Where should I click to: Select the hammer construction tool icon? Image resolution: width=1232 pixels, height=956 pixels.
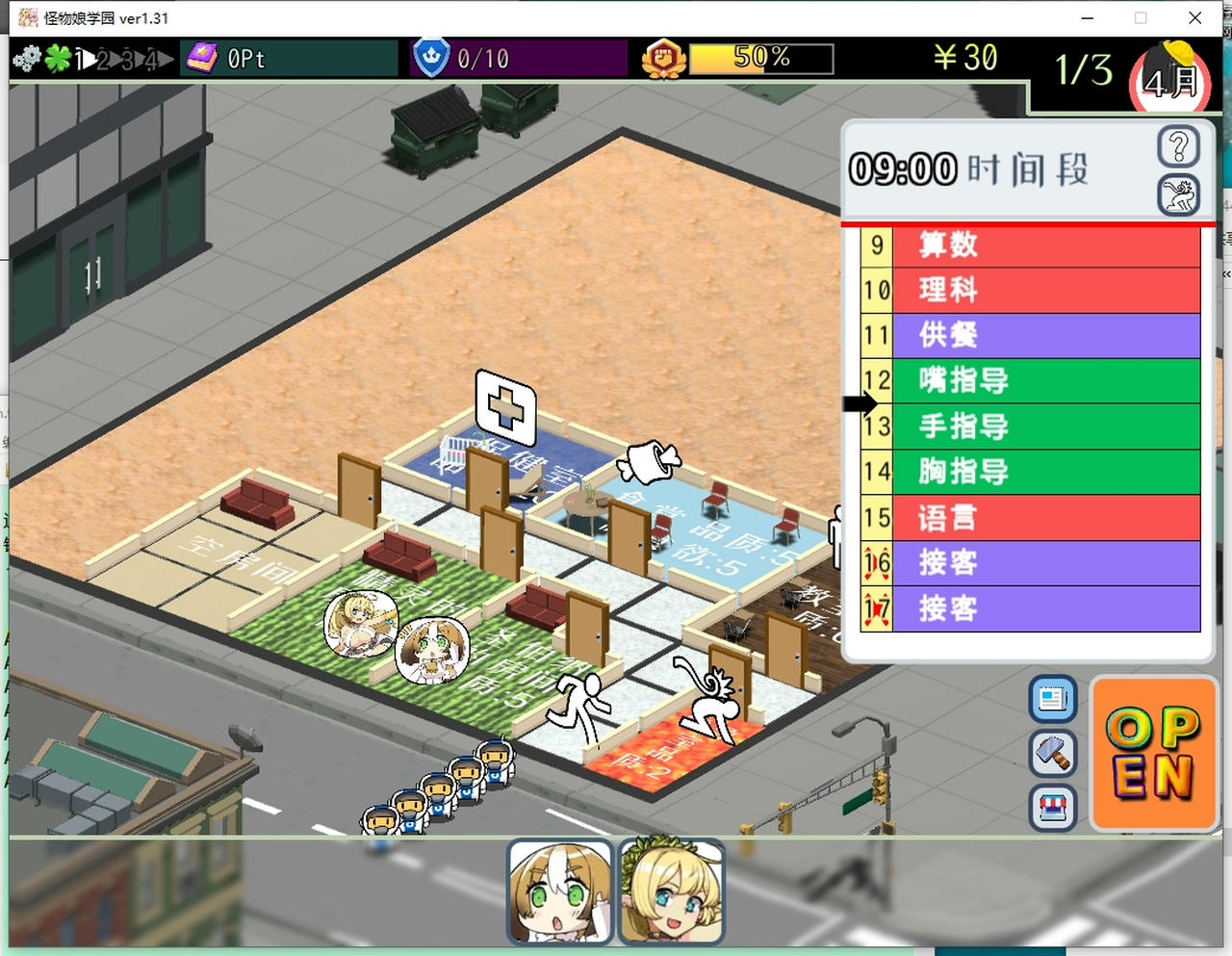coord(1052,754)
